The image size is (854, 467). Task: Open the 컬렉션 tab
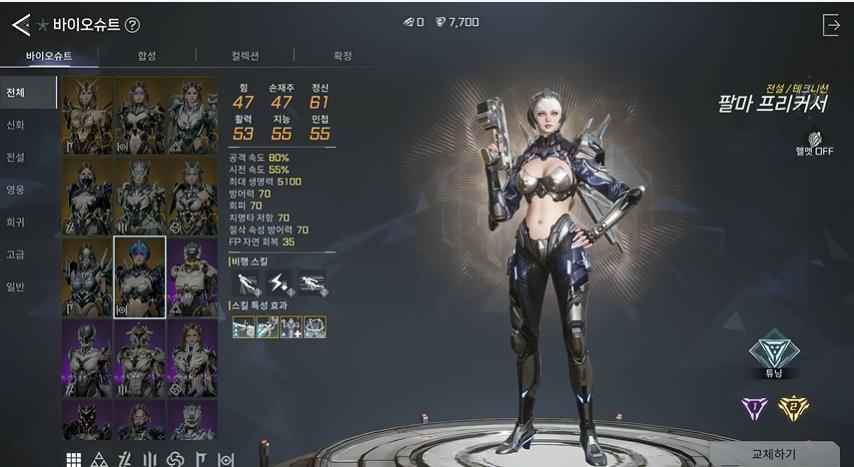pos(245,56)
